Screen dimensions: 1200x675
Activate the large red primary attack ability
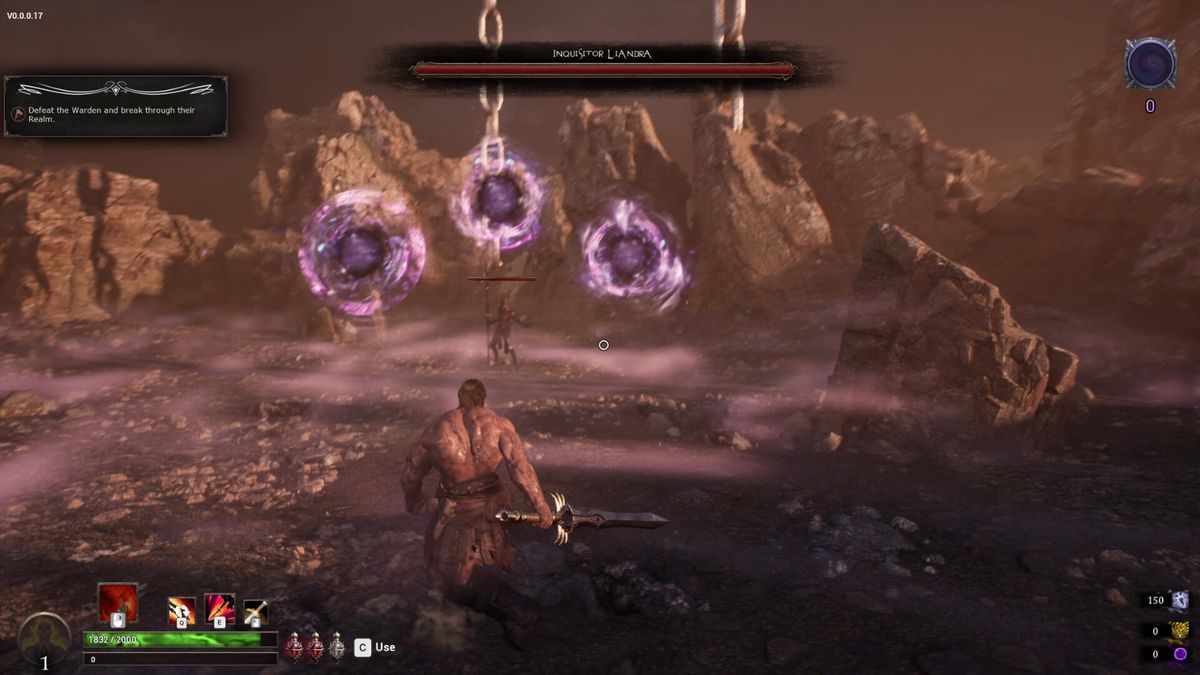click(117, 602)
